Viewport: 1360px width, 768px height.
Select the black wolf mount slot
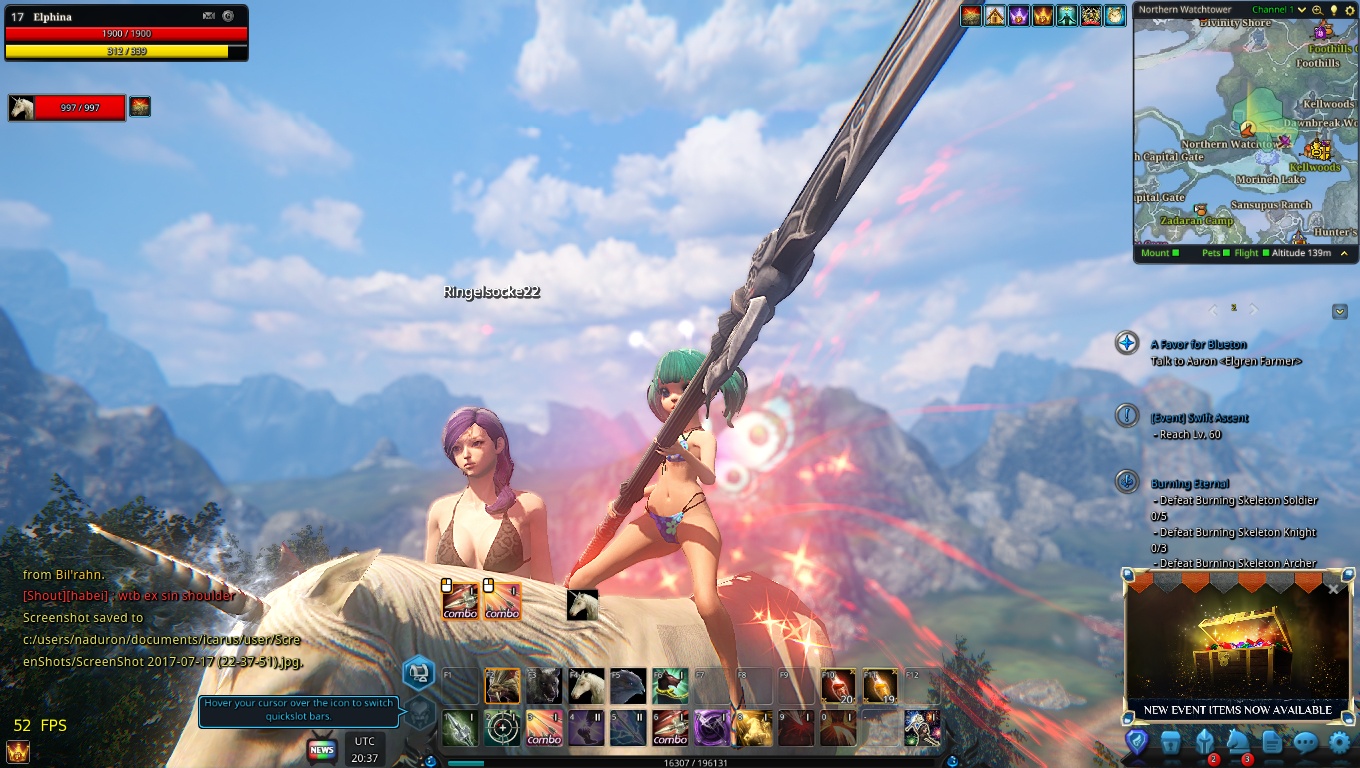coord(545,686)
